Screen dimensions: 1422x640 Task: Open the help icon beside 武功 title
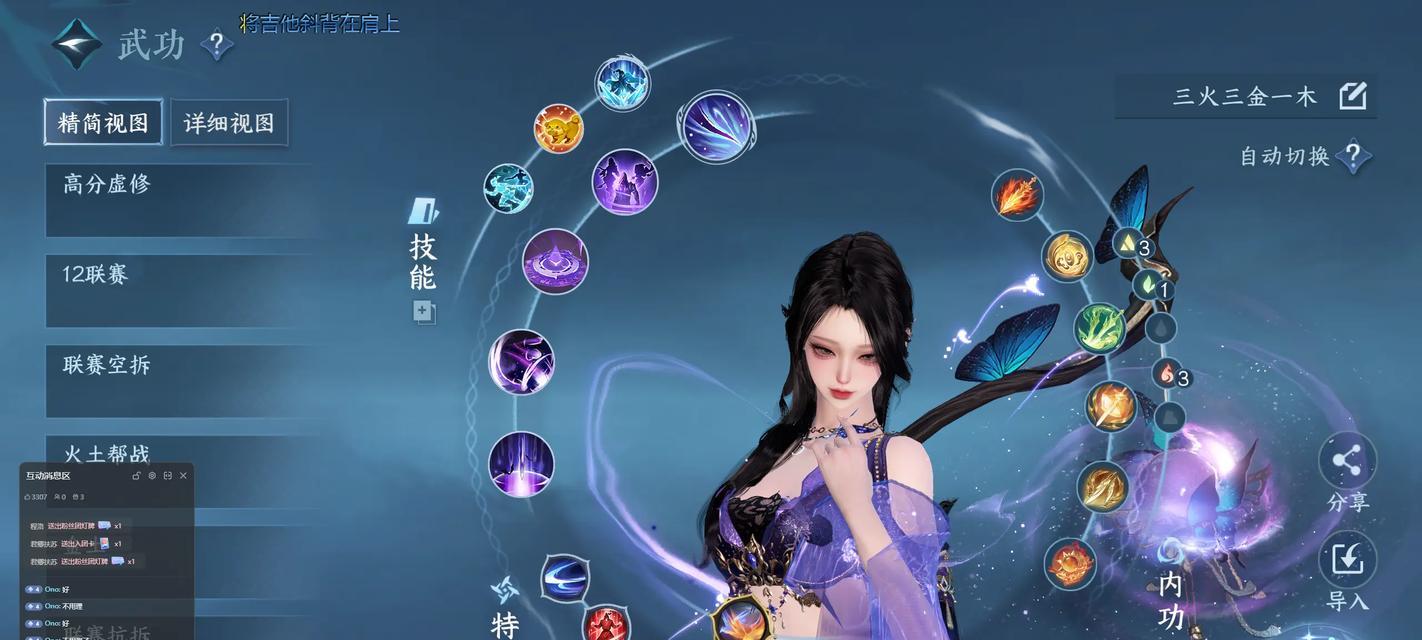point(216,45)
